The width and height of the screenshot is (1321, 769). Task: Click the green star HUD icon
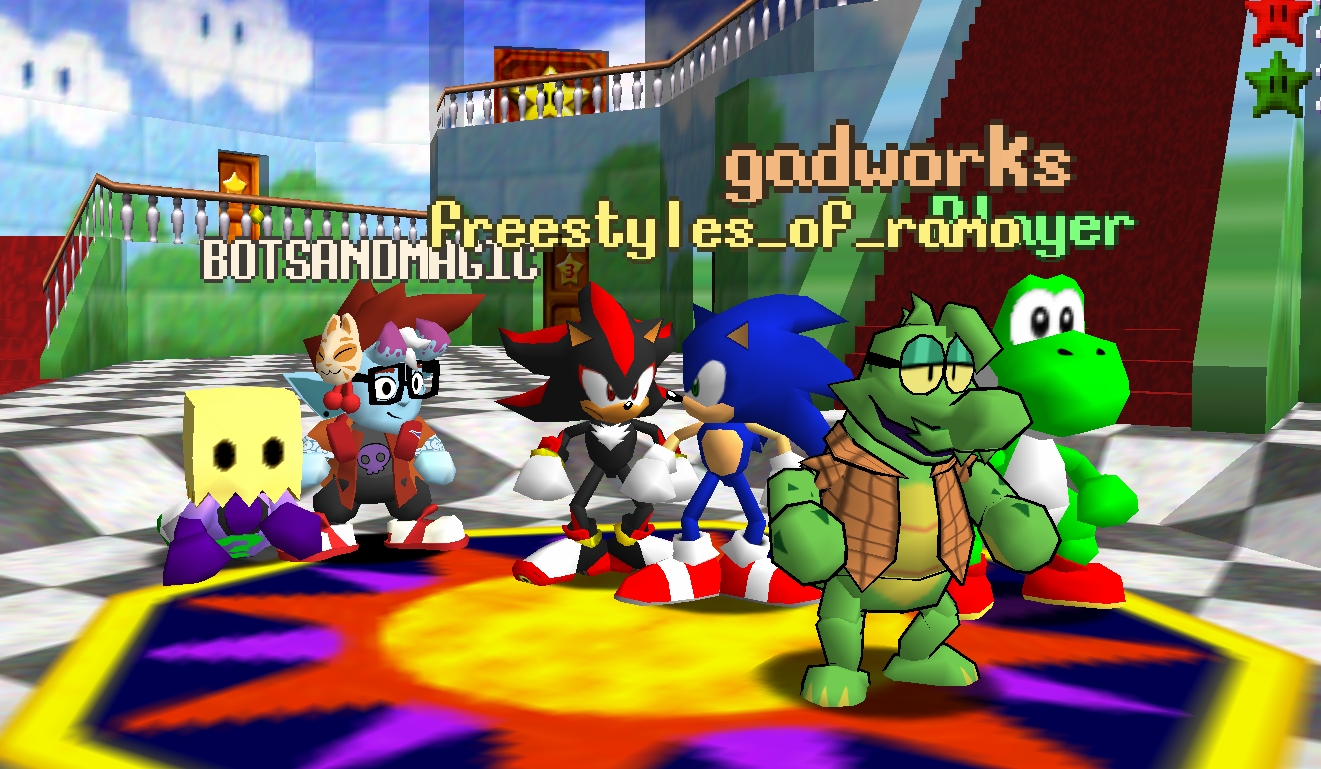[1279, 84]
